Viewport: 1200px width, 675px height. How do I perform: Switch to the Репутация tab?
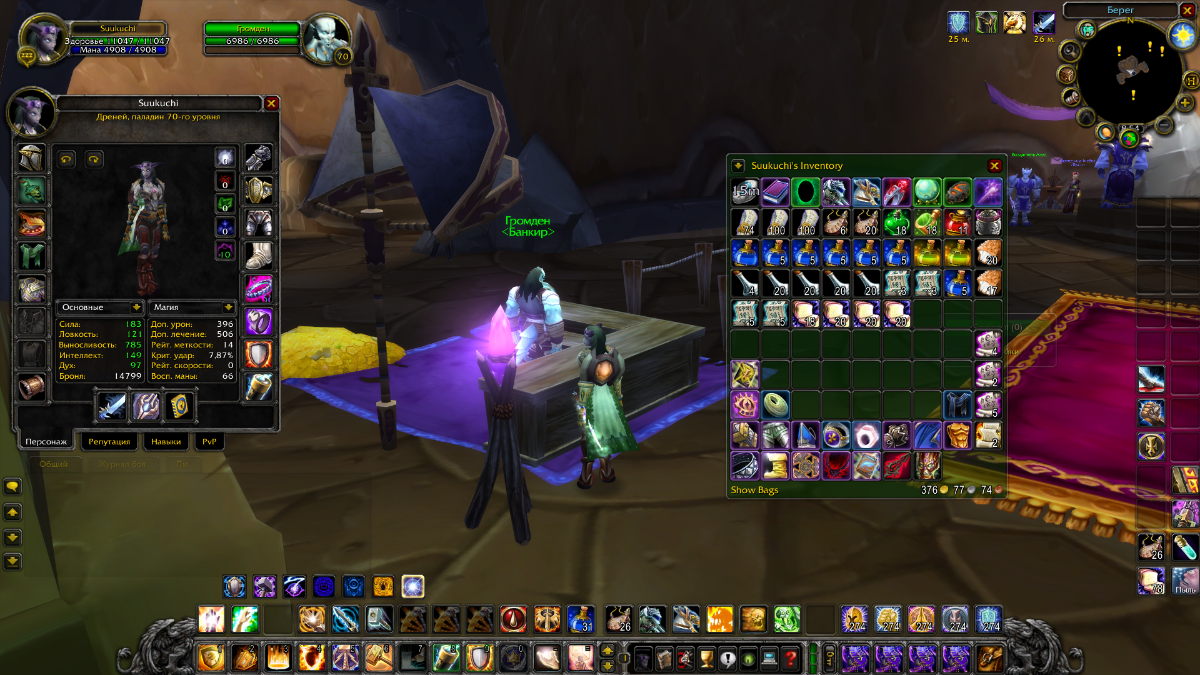pyautogui.click(x=109, y=441)
